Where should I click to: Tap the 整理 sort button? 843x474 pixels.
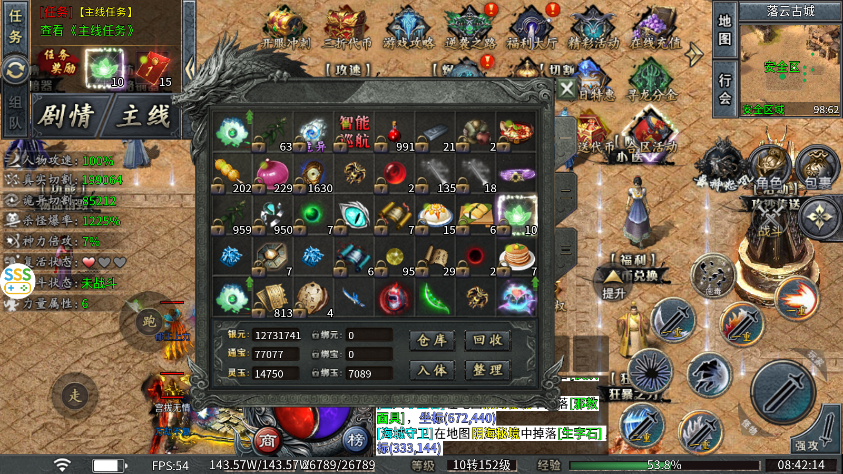click(489, 370)
